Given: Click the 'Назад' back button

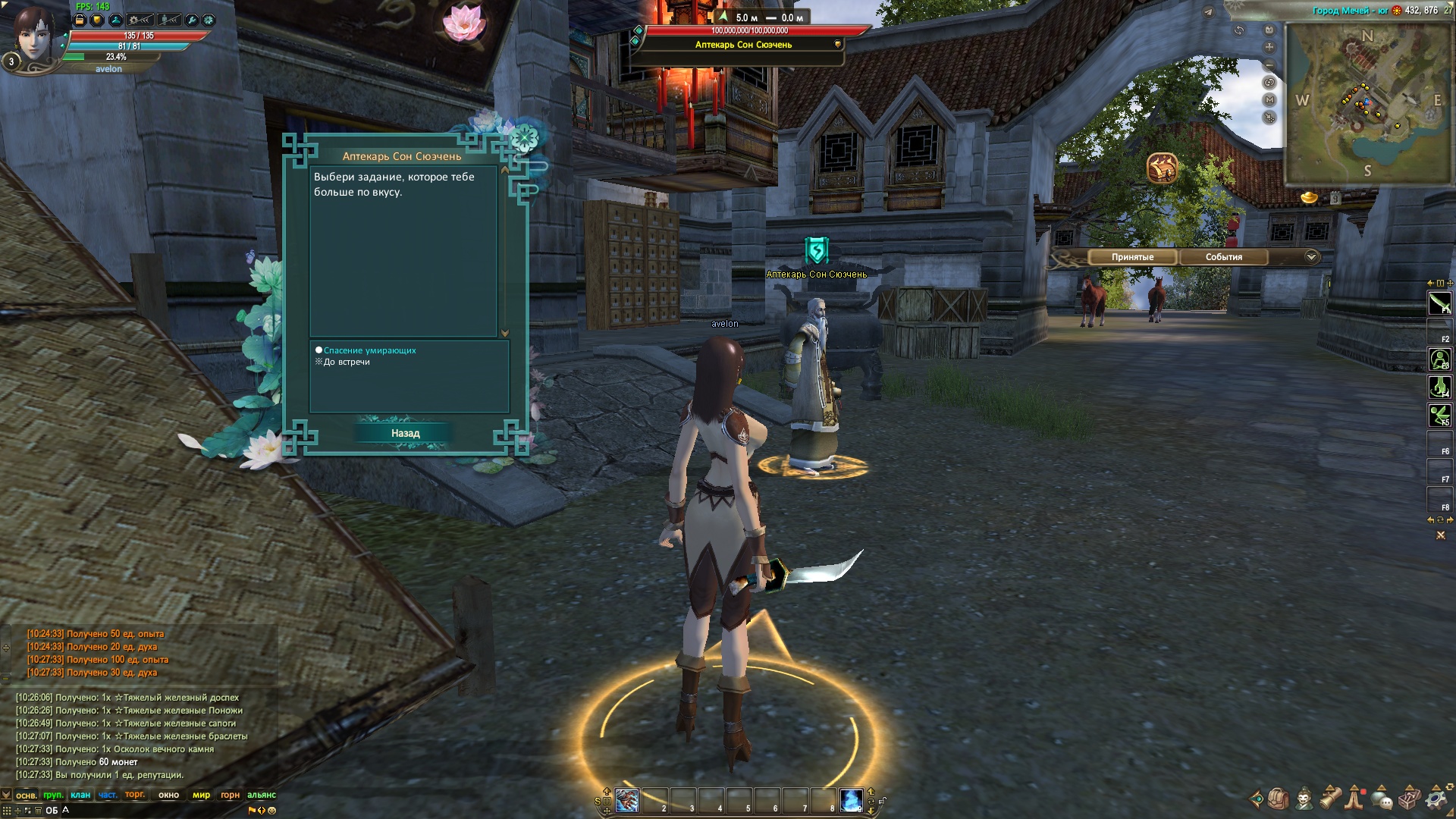Looking at the screenshot, I should (405, 433).
